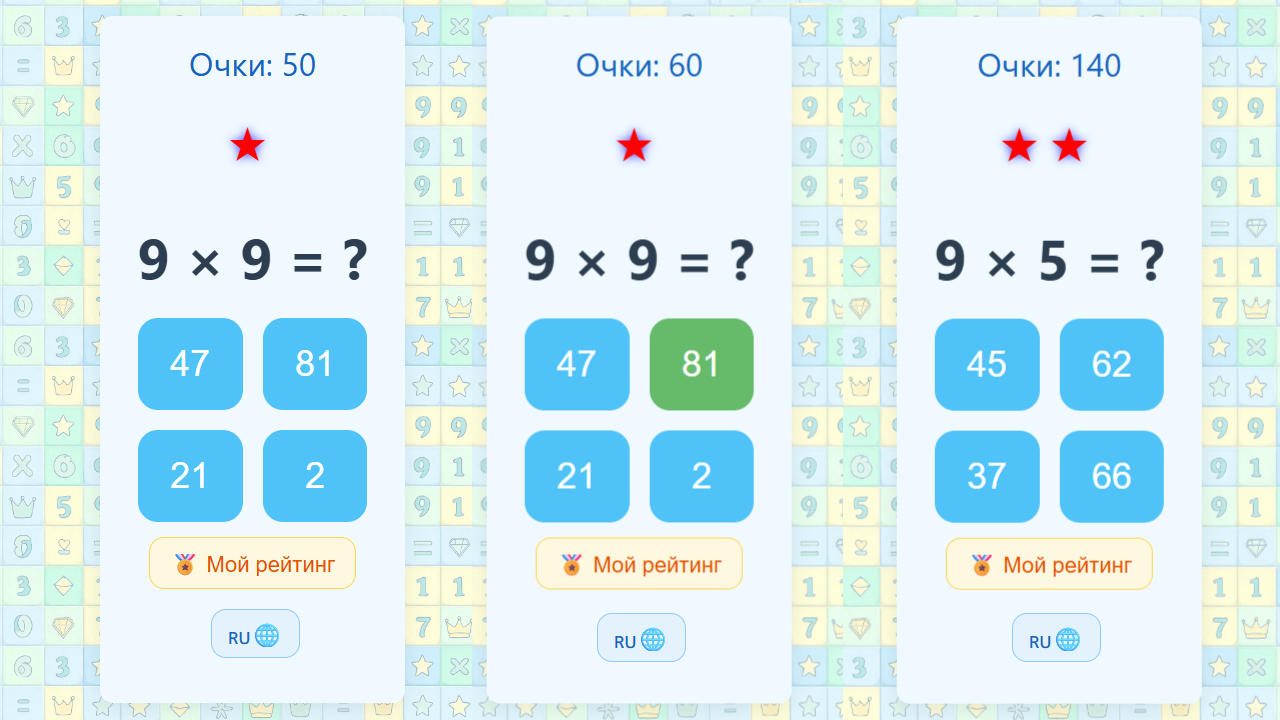Select answer 37 for 9 × 5
Image resolution: width=1280 pixels, height=720 pixels.
point(987,476)
